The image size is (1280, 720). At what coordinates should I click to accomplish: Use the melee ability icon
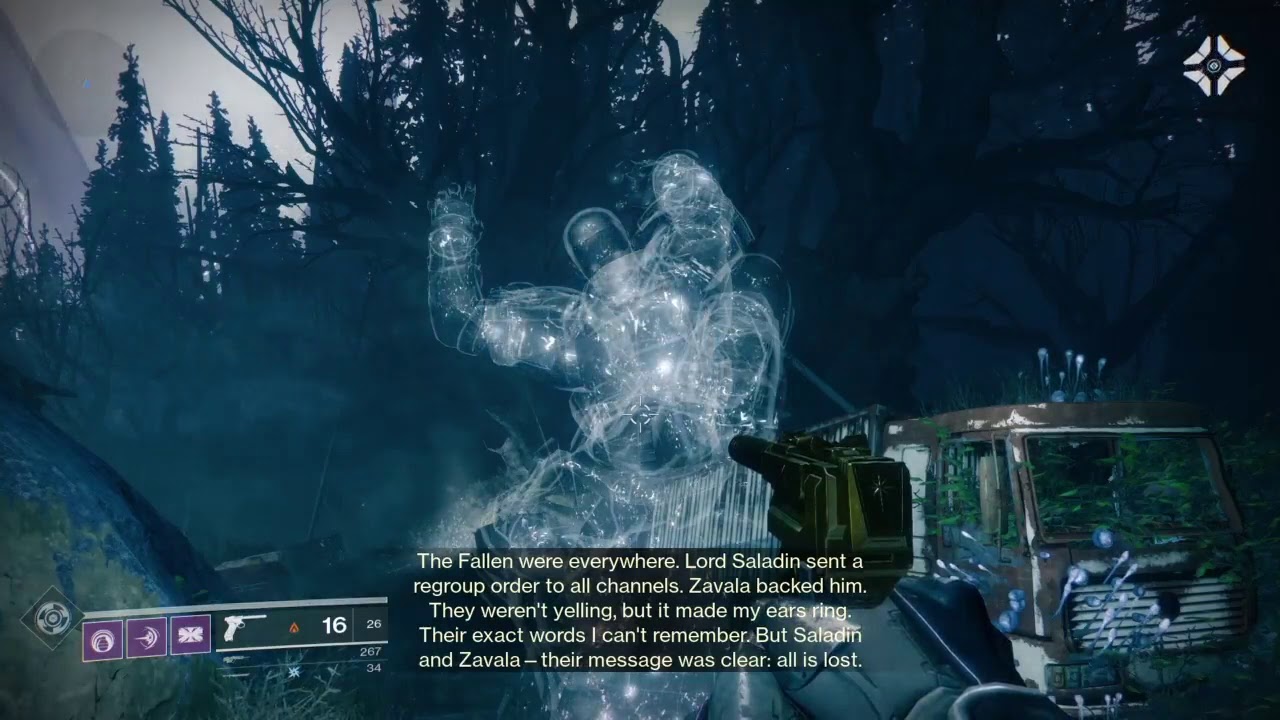click(x=146, y=637)
